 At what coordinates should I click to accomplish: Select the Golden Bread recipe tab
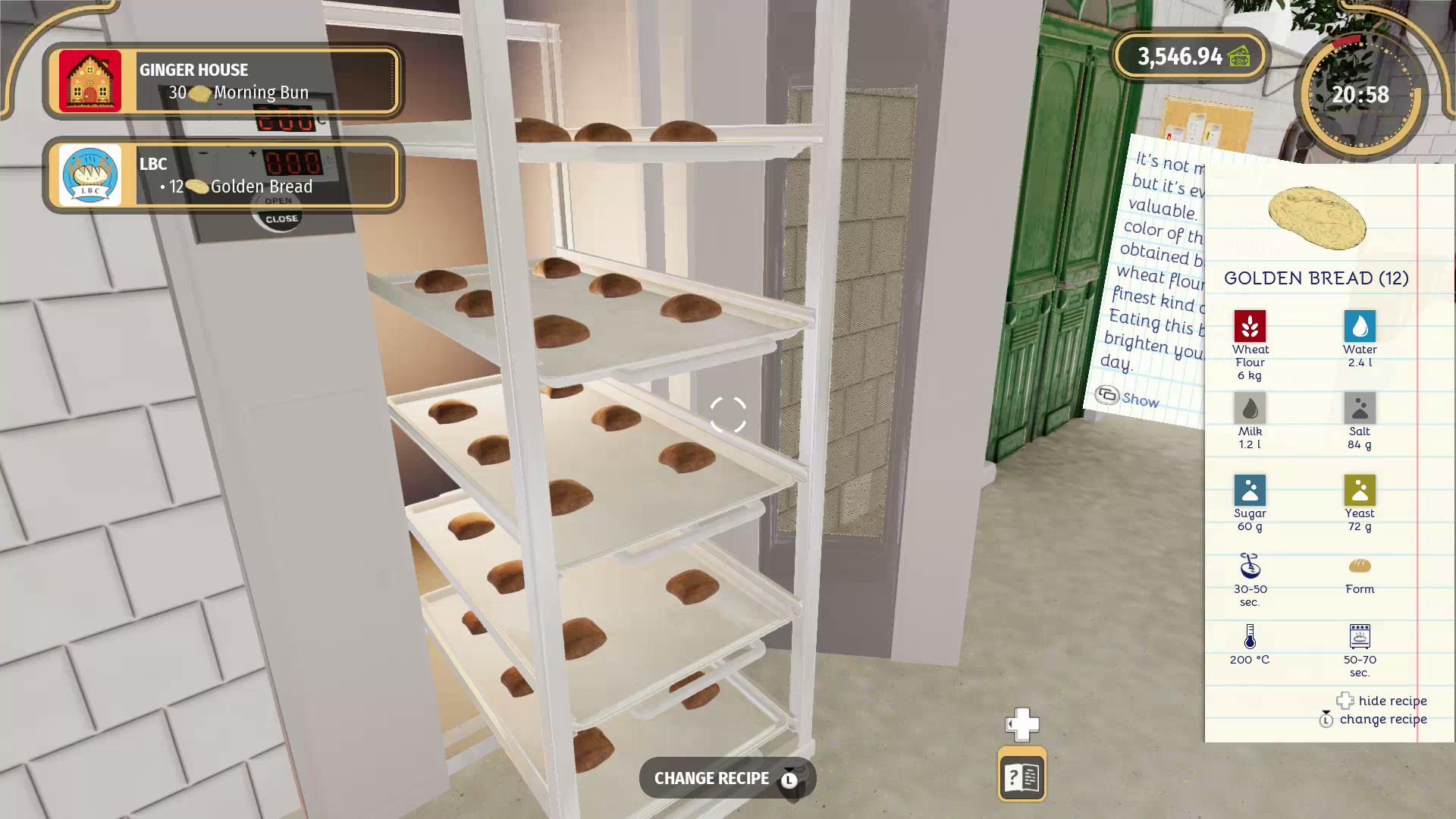1317,278
